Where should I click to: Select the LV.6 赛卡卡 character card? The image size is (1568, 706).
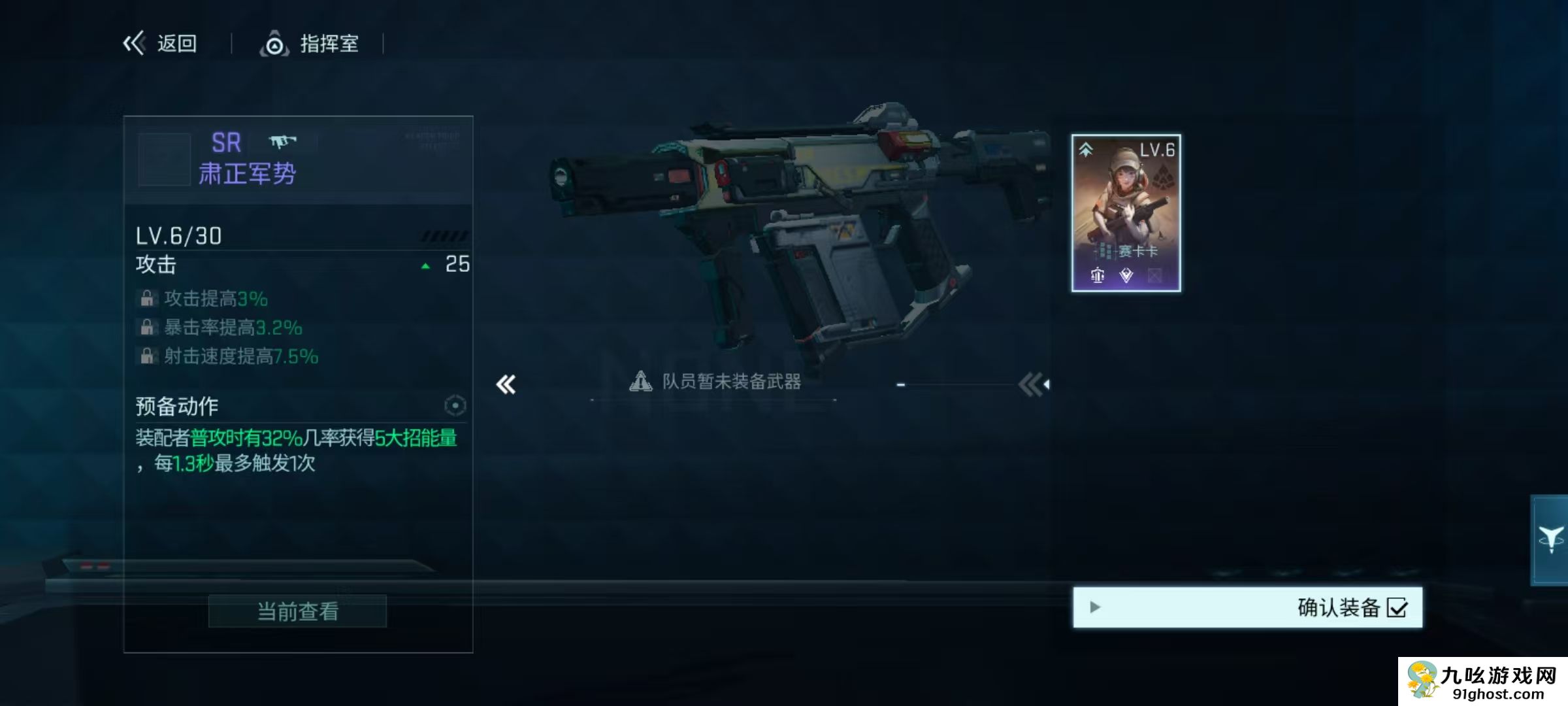(x=1126, y=213)
